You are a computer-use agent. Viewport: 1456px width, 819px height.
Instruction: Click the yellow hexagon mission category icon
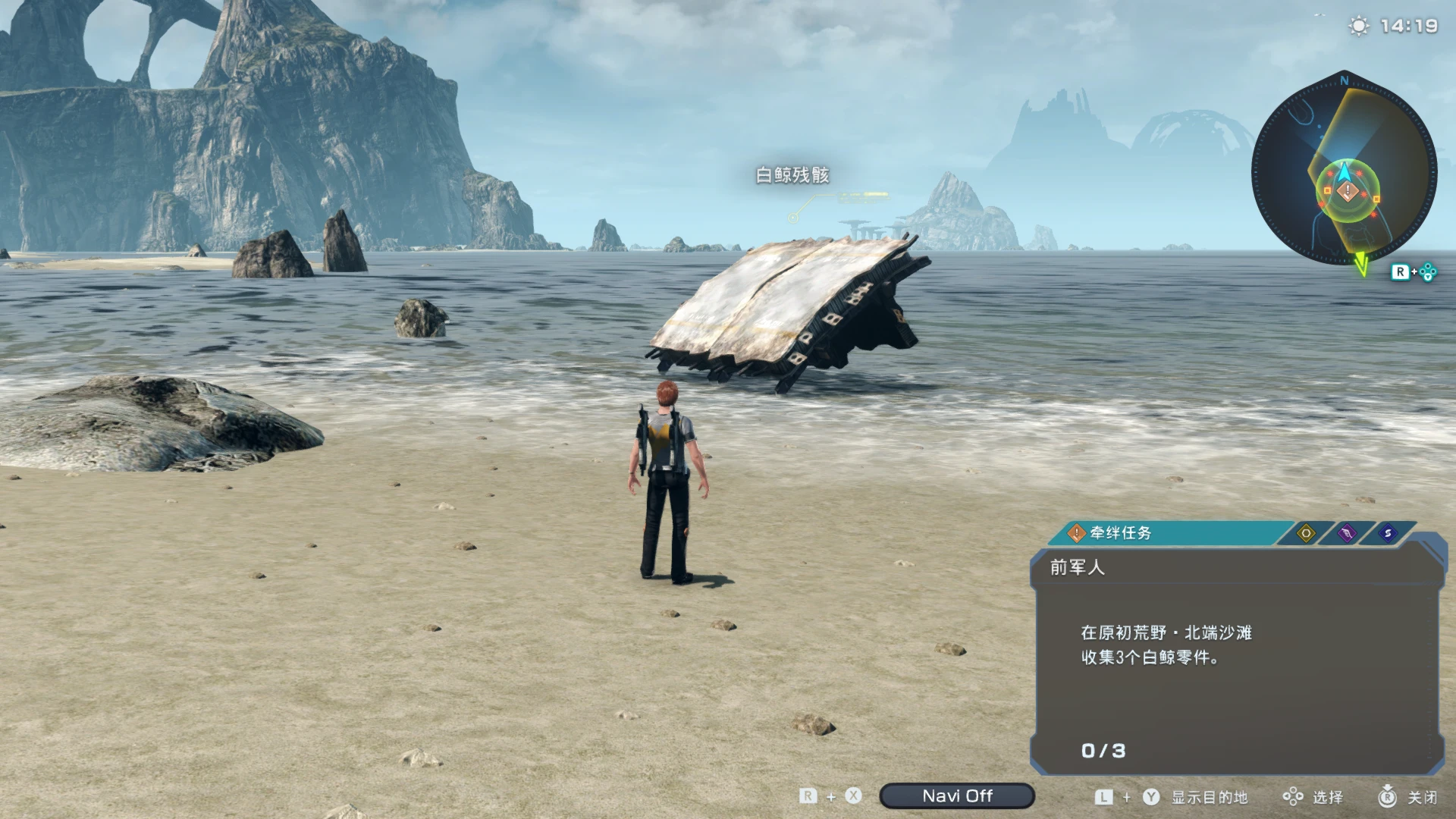[x=1306, y=533]
